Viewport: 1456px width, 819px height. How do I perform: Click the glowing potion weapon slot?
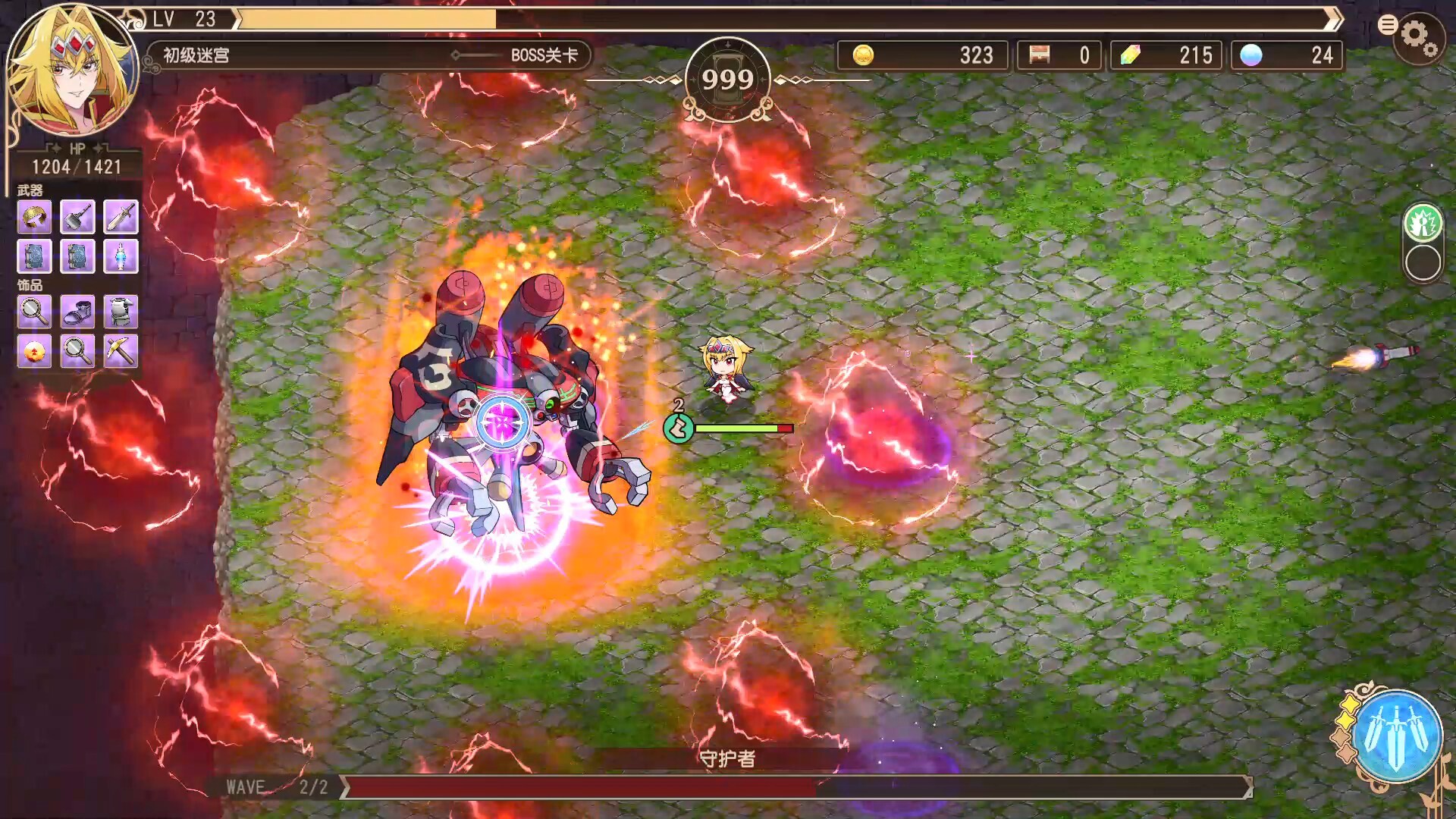click(122, 256)
